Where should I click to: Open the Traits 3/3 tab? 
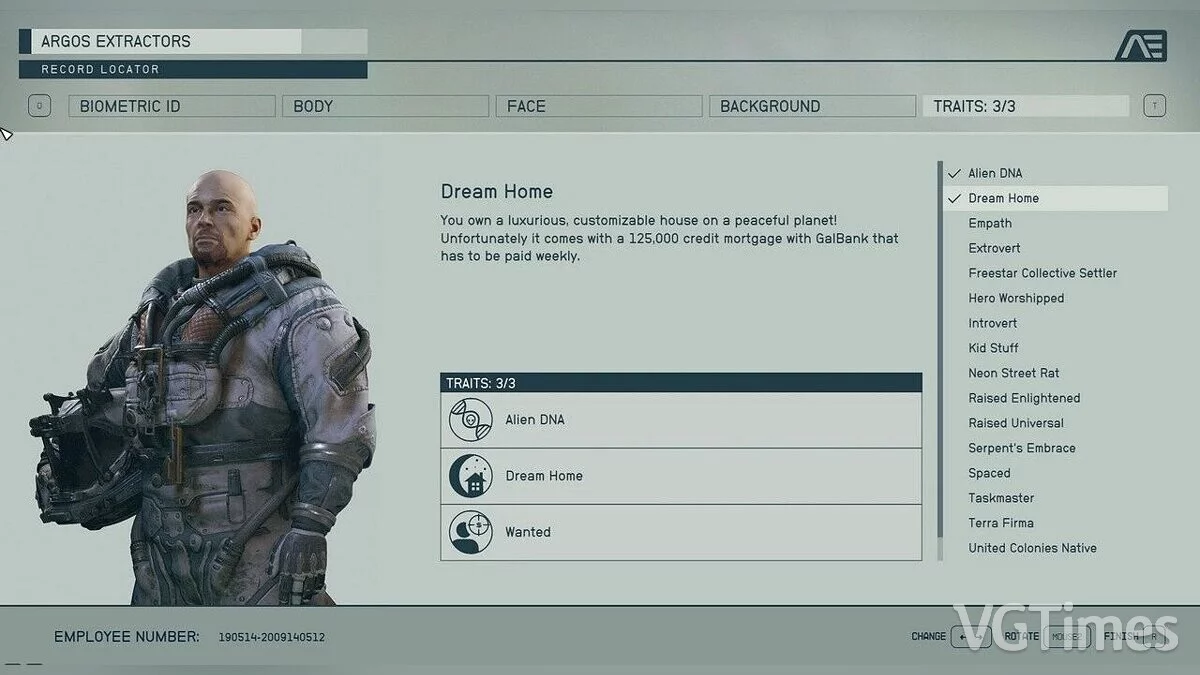click(1024, 106)
